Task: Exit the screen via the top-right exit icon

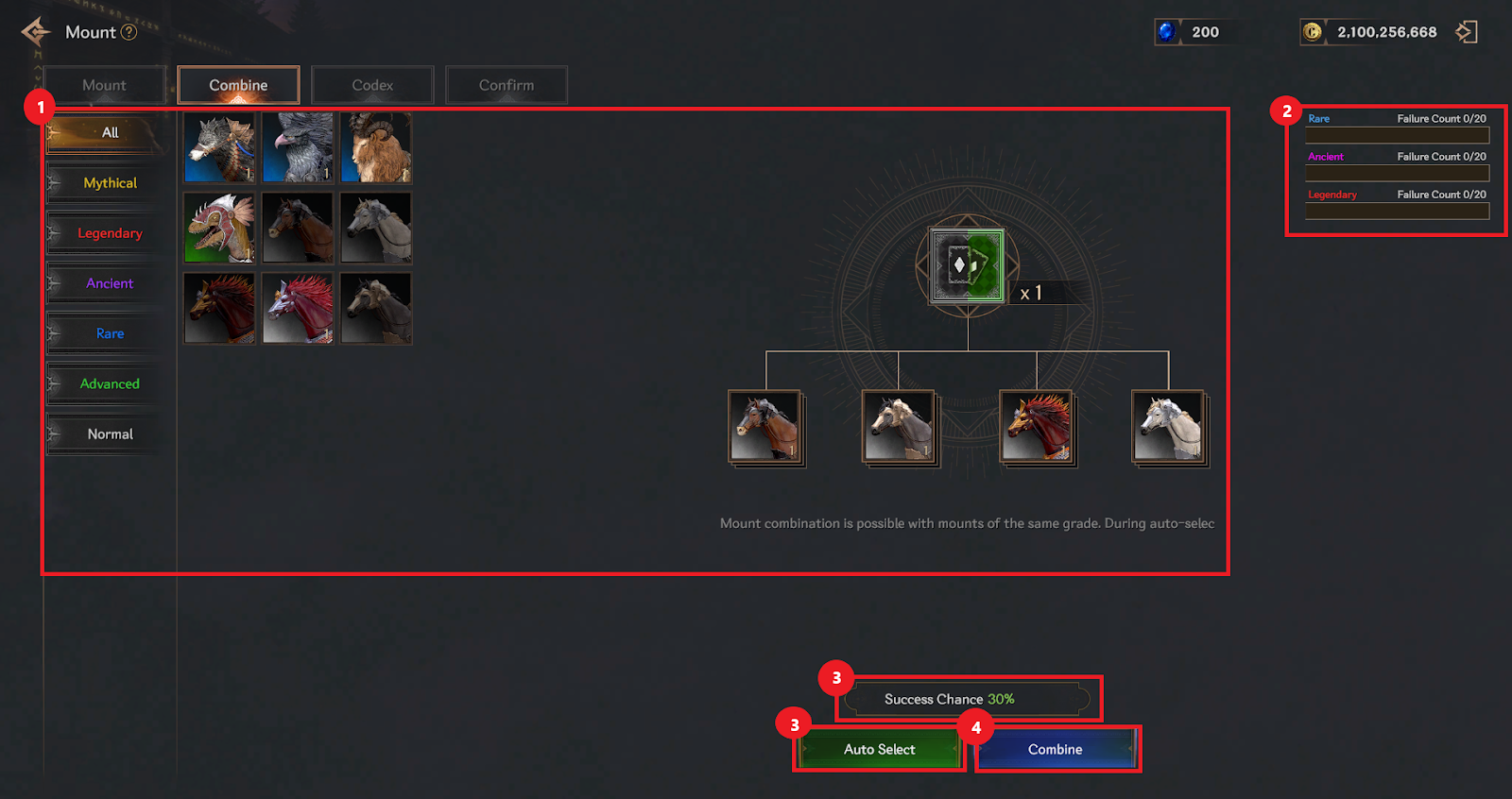Action: coord(1466,32)
